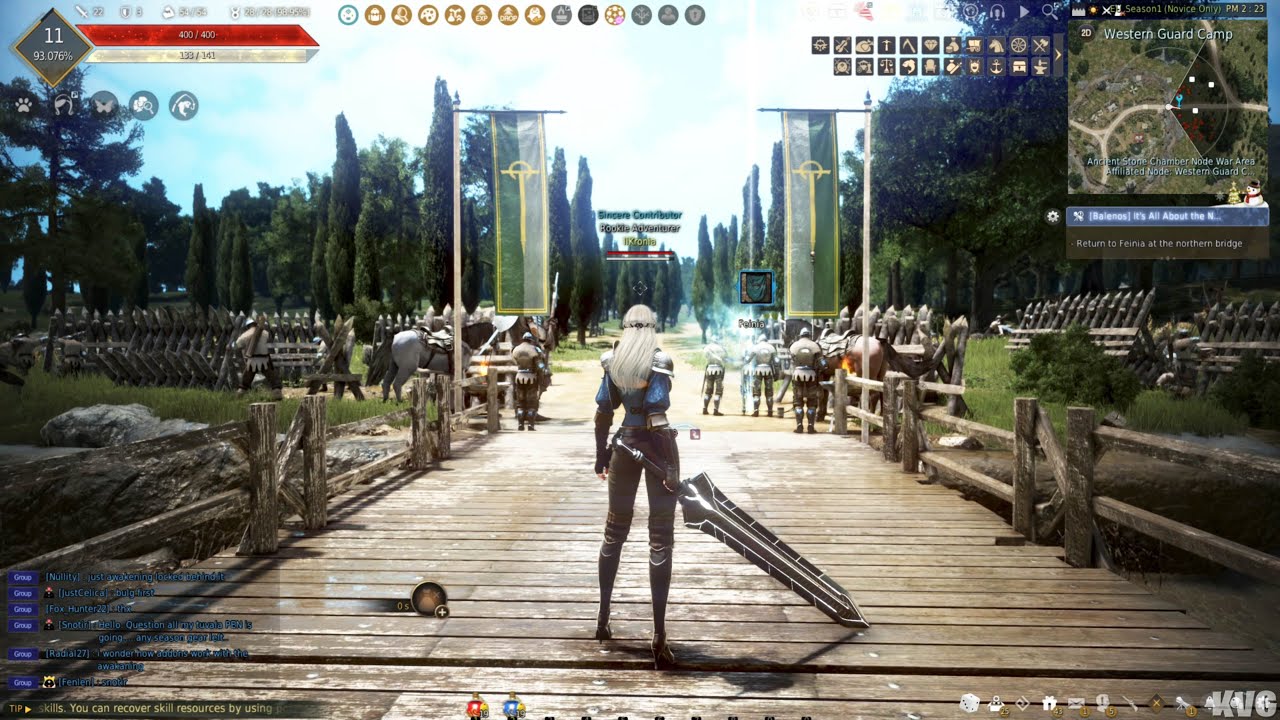1280x720 pixels.
Task: Open the pickaxe mining life skill icon
Action: pos(888,45)
